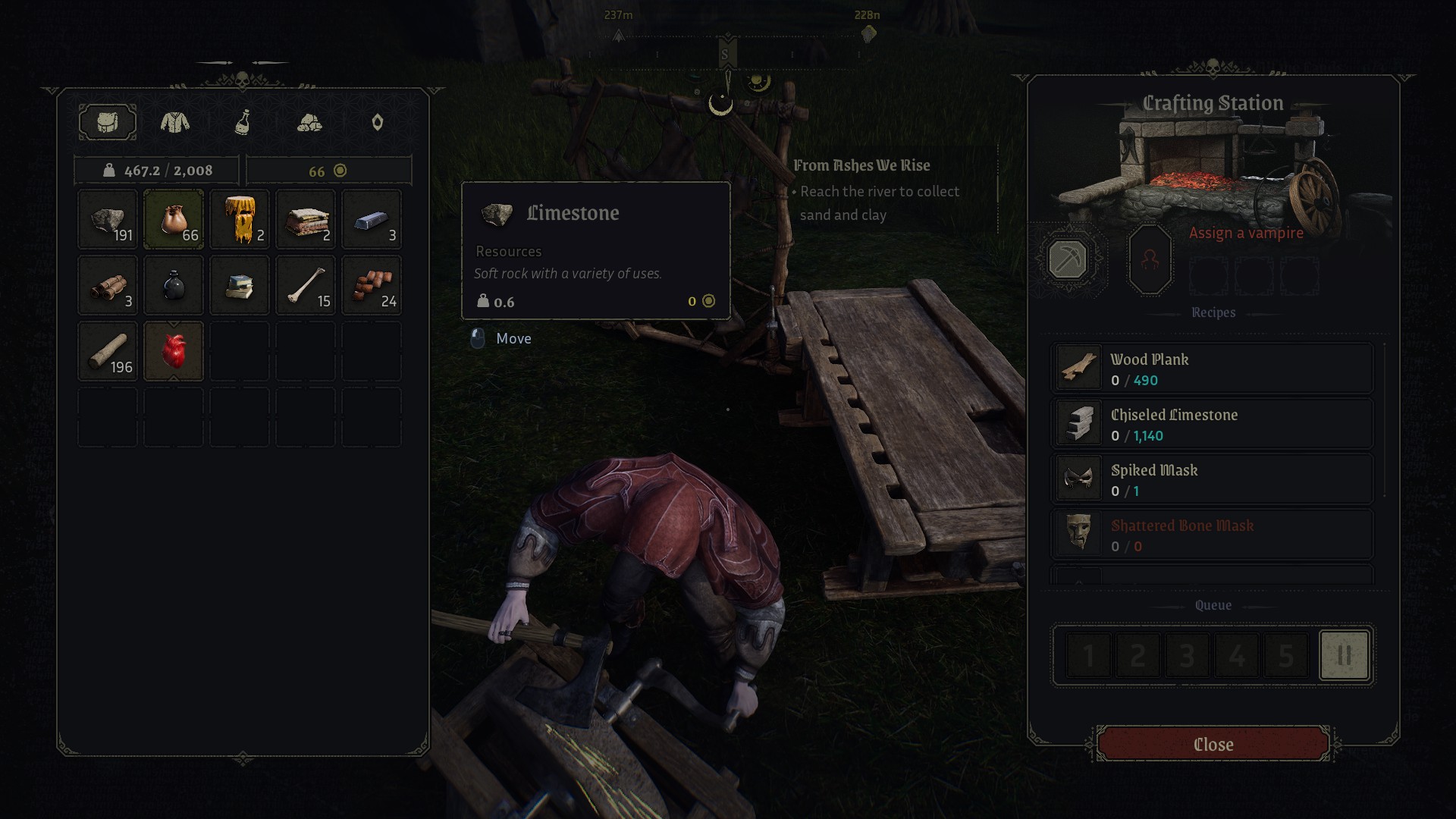Assign a vampire to the station

click(1150, 259)
